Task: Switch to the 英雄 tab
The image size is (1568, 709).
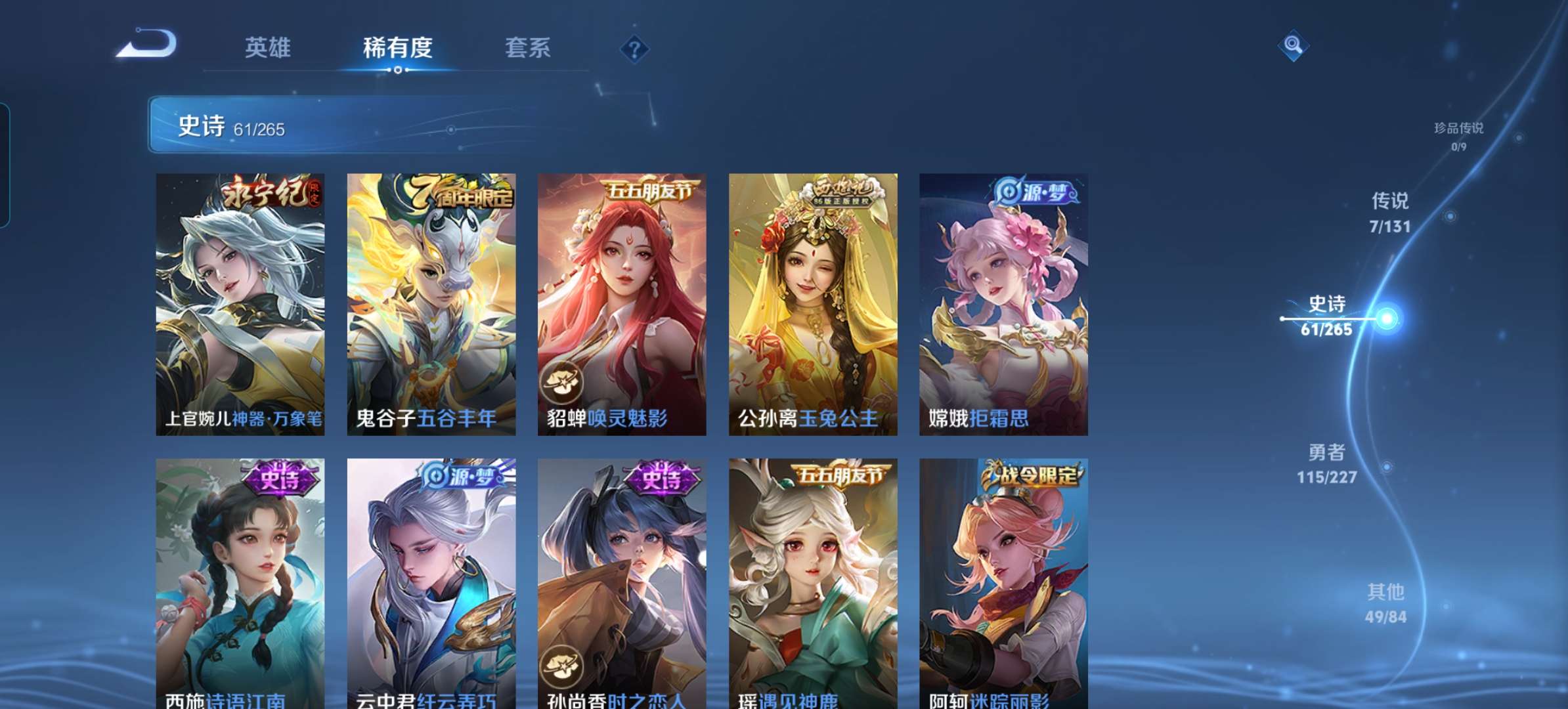Action: tap(267, 48)
